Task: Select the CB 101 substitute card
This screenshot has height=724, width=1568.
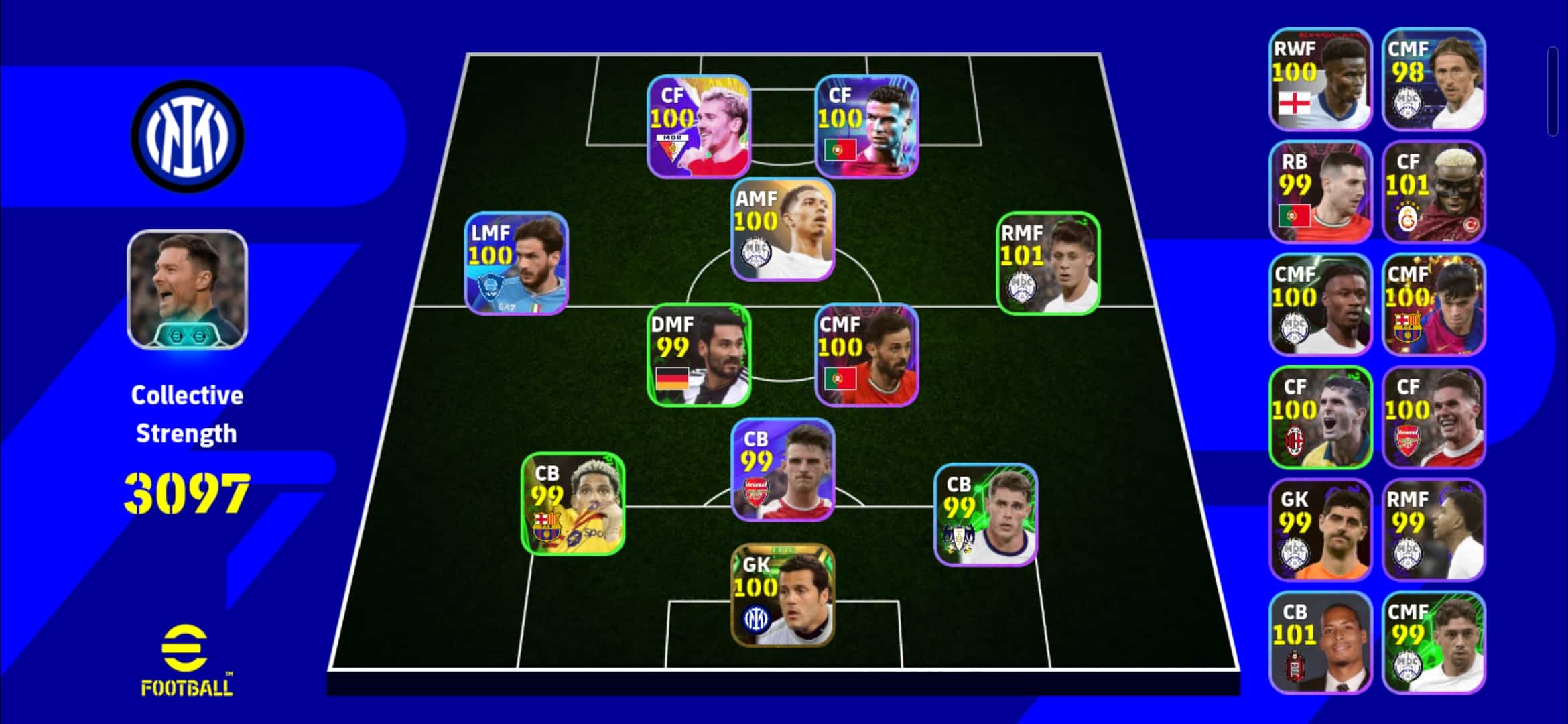Action: pos(1321,642)
